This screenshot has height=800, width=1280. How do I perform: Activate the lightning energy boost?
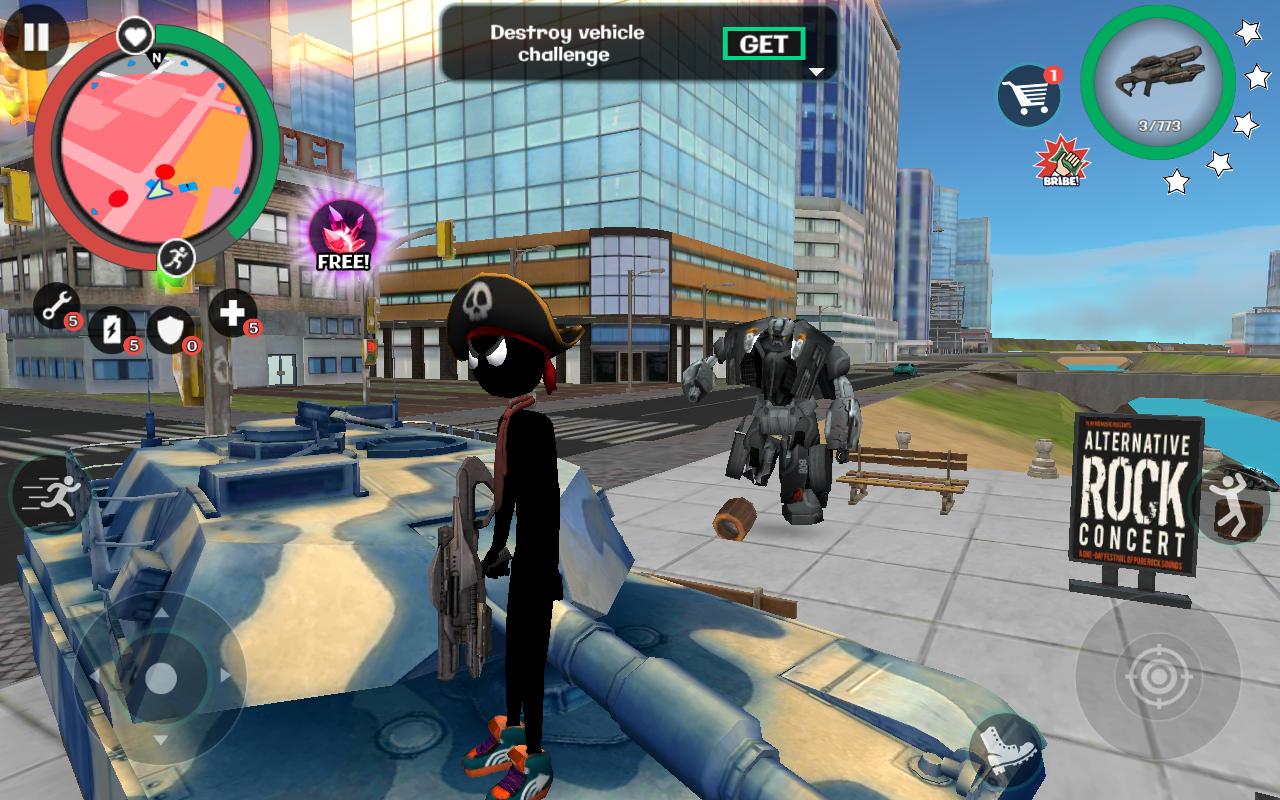pos(110,330)
